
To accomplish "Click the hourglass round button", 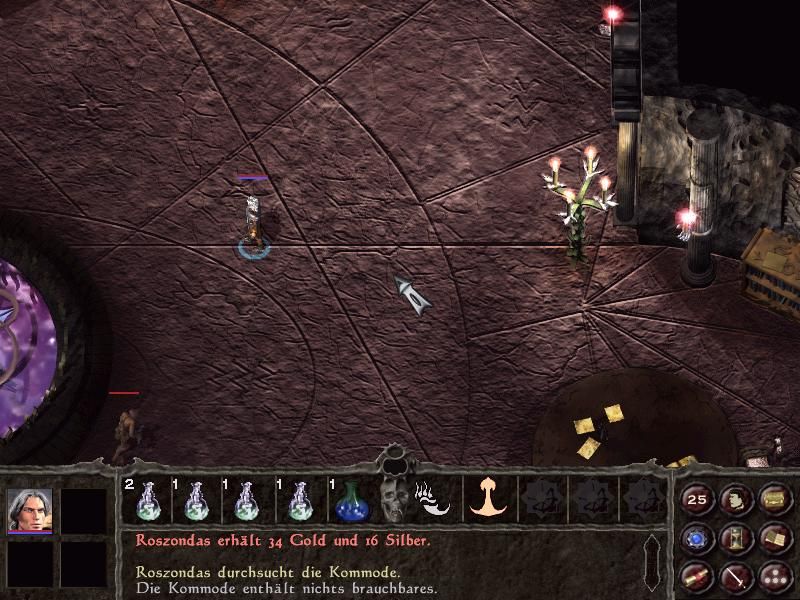I will pos(735,539).
